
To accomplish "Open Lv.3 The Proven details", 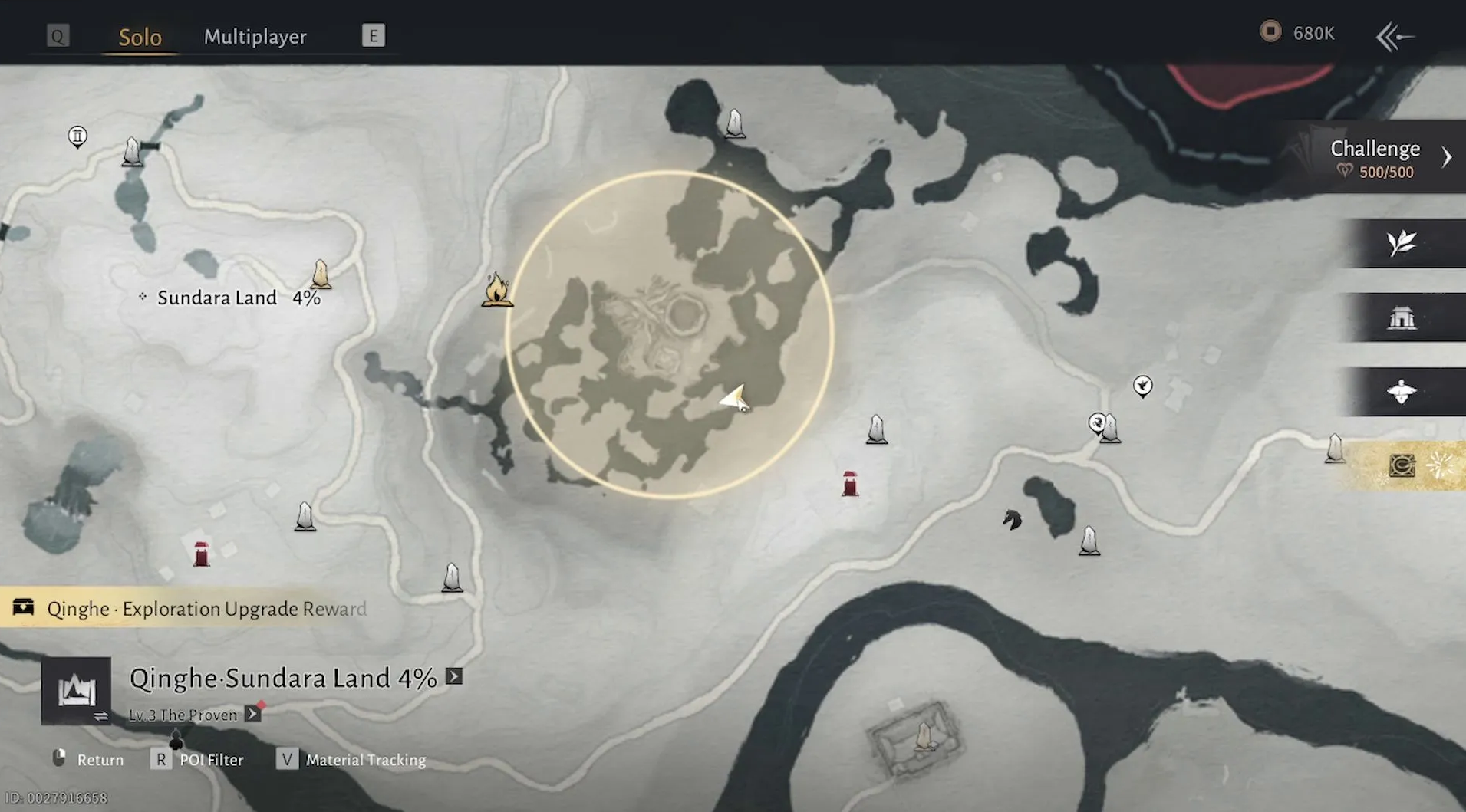I will point(252,715).
